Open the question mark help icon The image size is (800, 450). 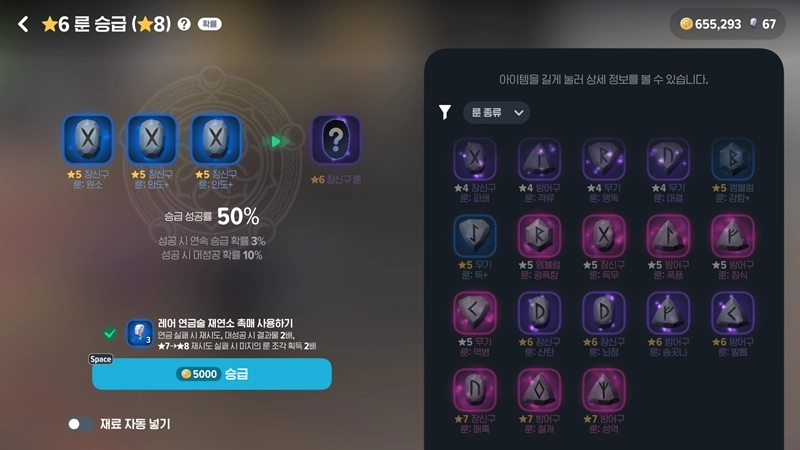coord(183,24)
